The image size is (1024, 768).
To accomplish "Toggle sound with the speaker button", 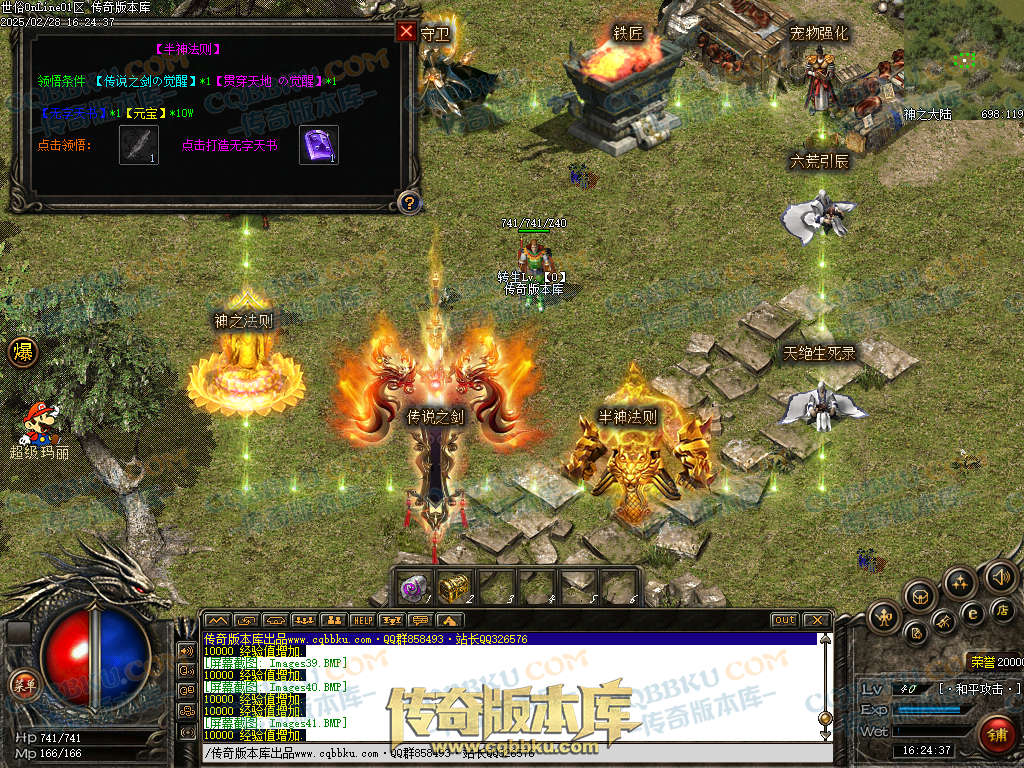I will (1000, 576).
